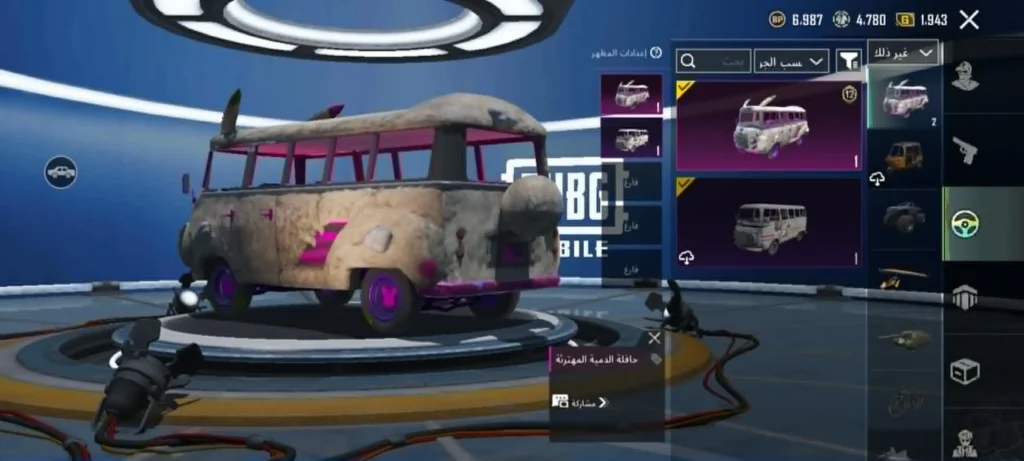Select the tank vehicle type
The image size is (1024, 461).
coord(904,338)
